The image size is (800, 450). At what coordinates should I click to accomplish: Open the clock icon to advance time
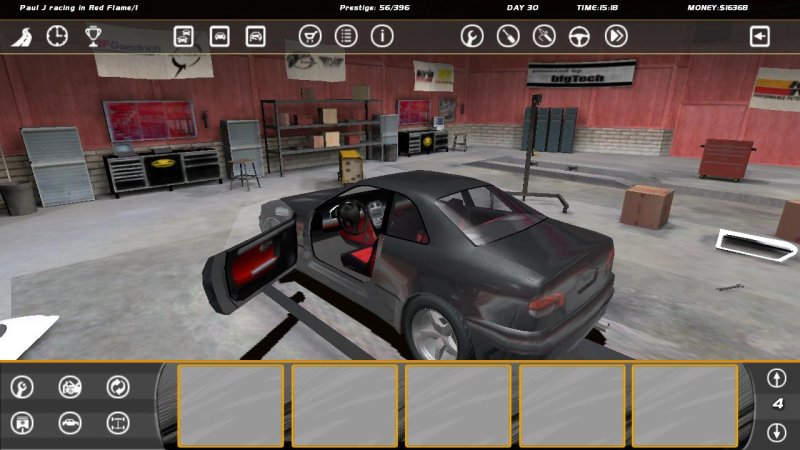[x=57, y=37]
